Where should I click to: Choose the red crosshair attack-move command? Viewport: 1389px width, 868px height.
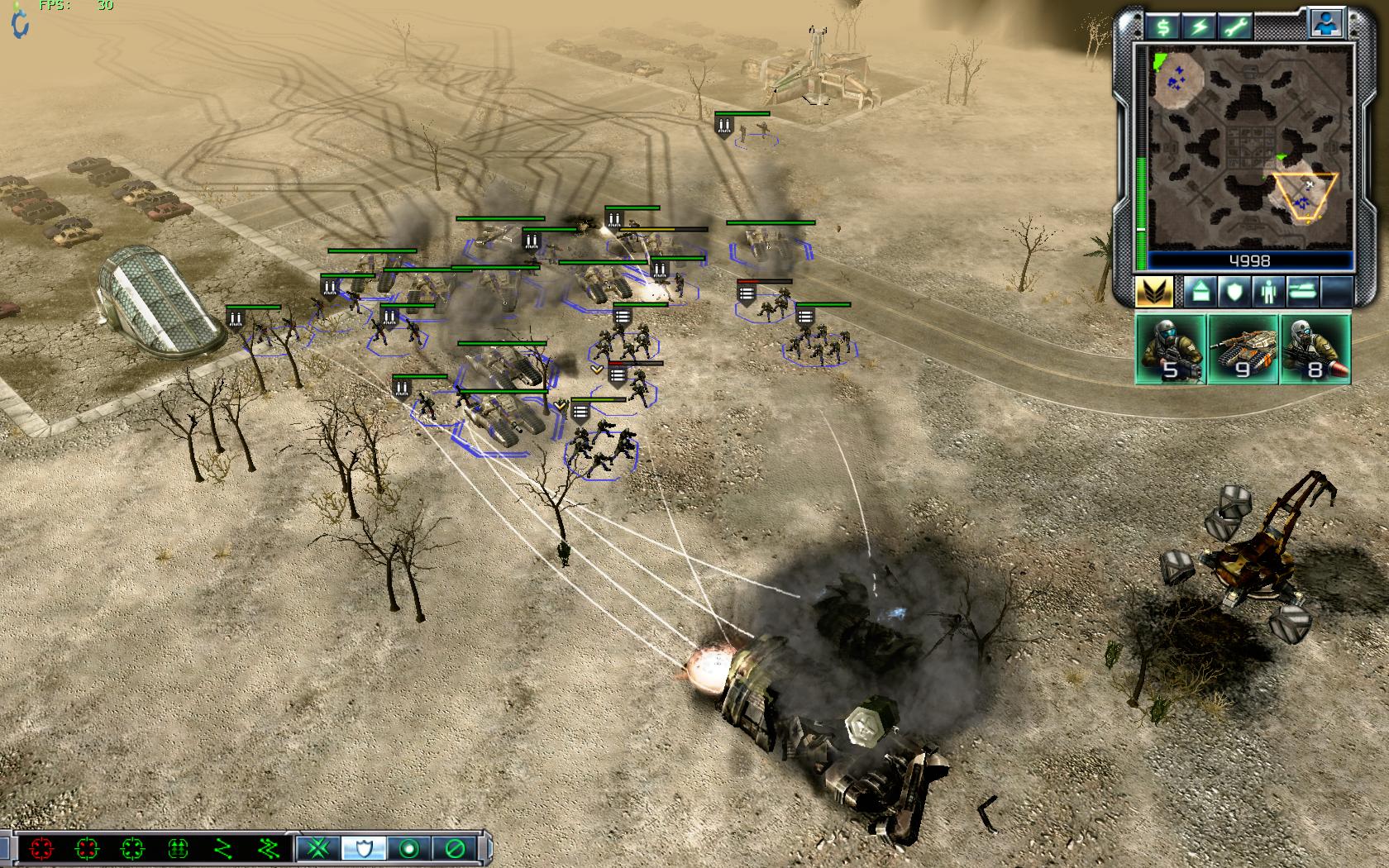41,848
